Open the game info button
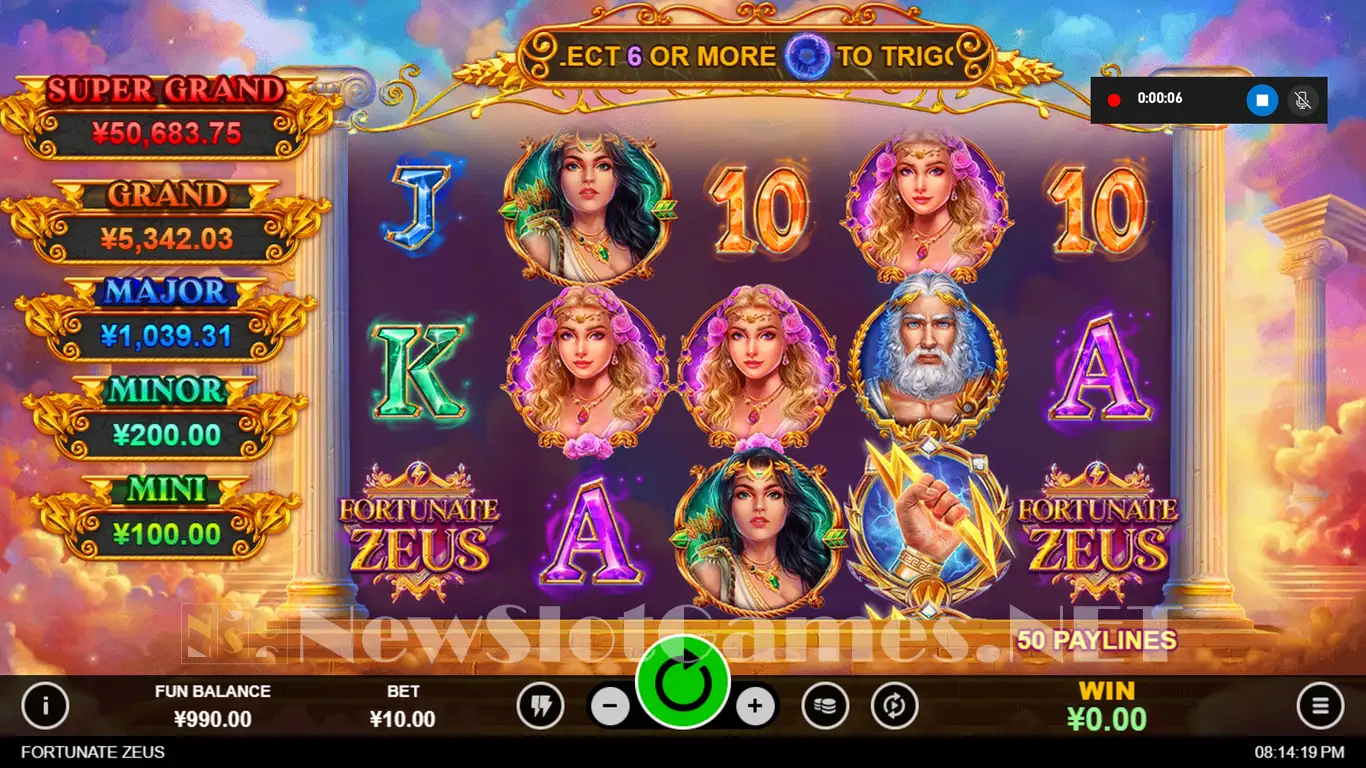 tap(45, 707)
